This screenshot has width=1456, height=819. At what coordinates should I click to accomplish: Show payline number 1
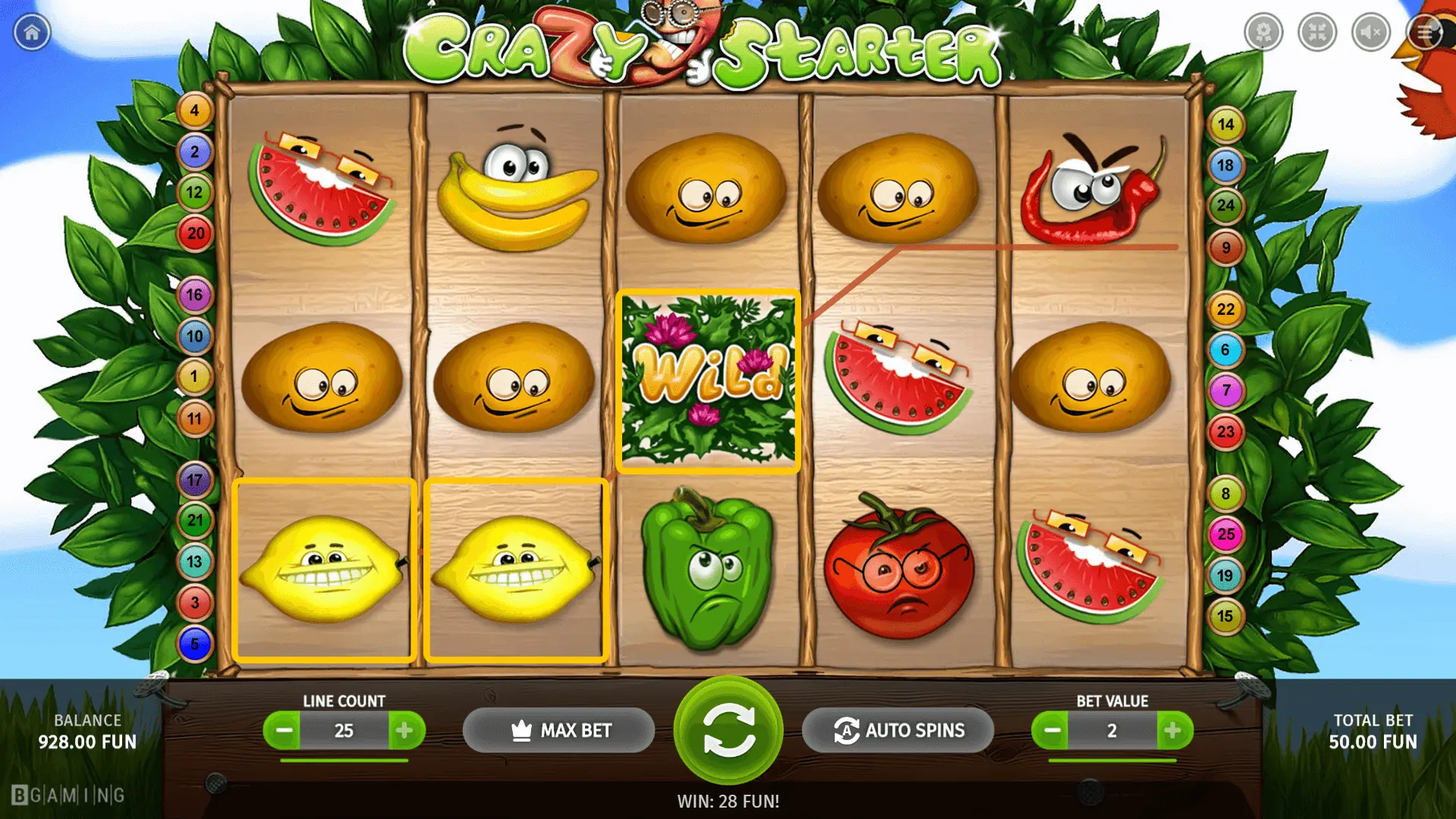194,376
